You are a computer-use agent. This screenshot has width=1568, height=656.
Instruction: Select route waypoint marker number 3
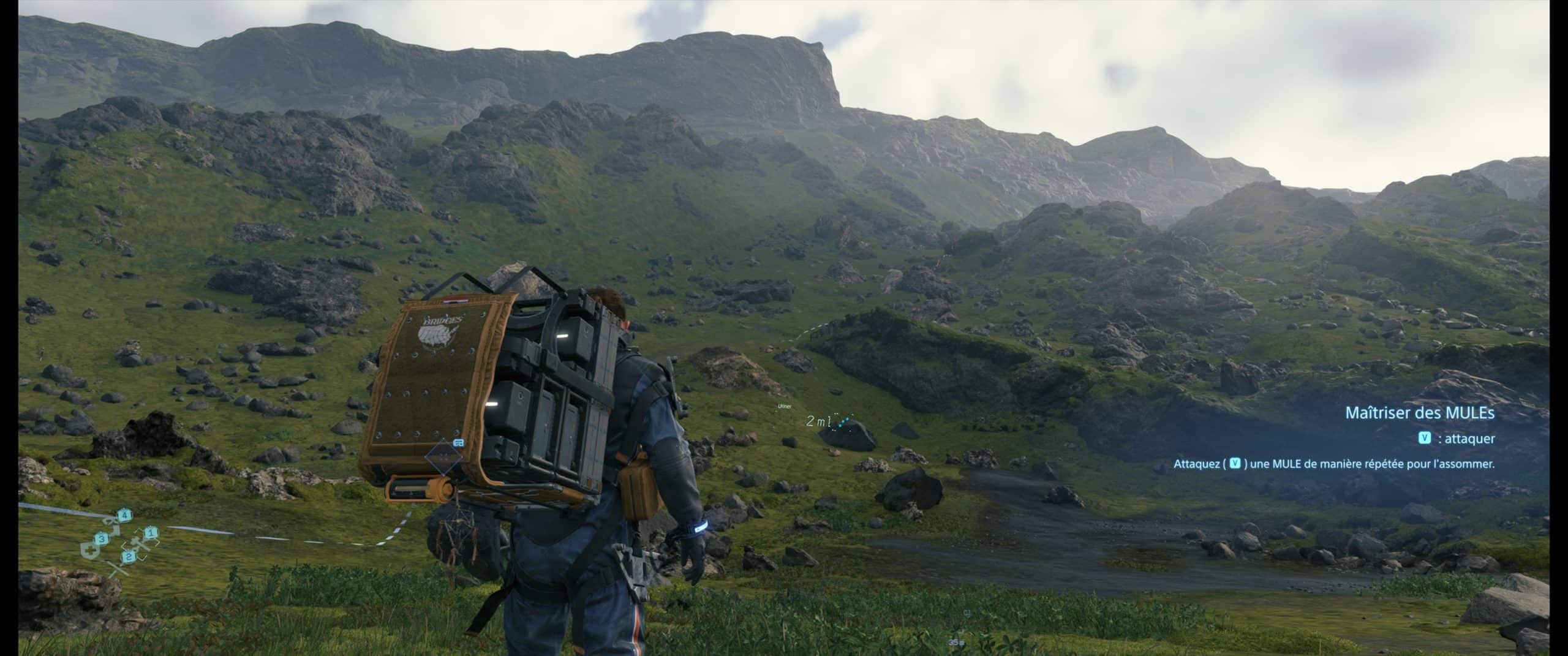point(102,538)
